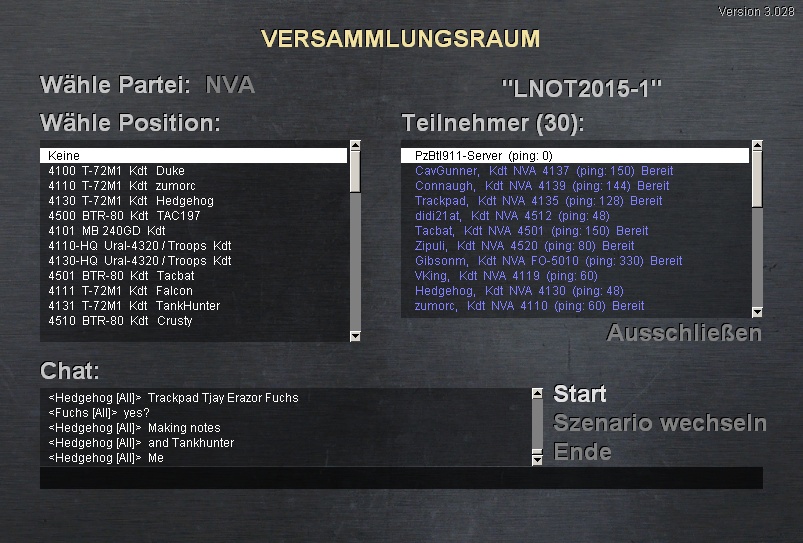Click the chat text input field
This screenshot has width=803, height=543.
pos(400,478)
